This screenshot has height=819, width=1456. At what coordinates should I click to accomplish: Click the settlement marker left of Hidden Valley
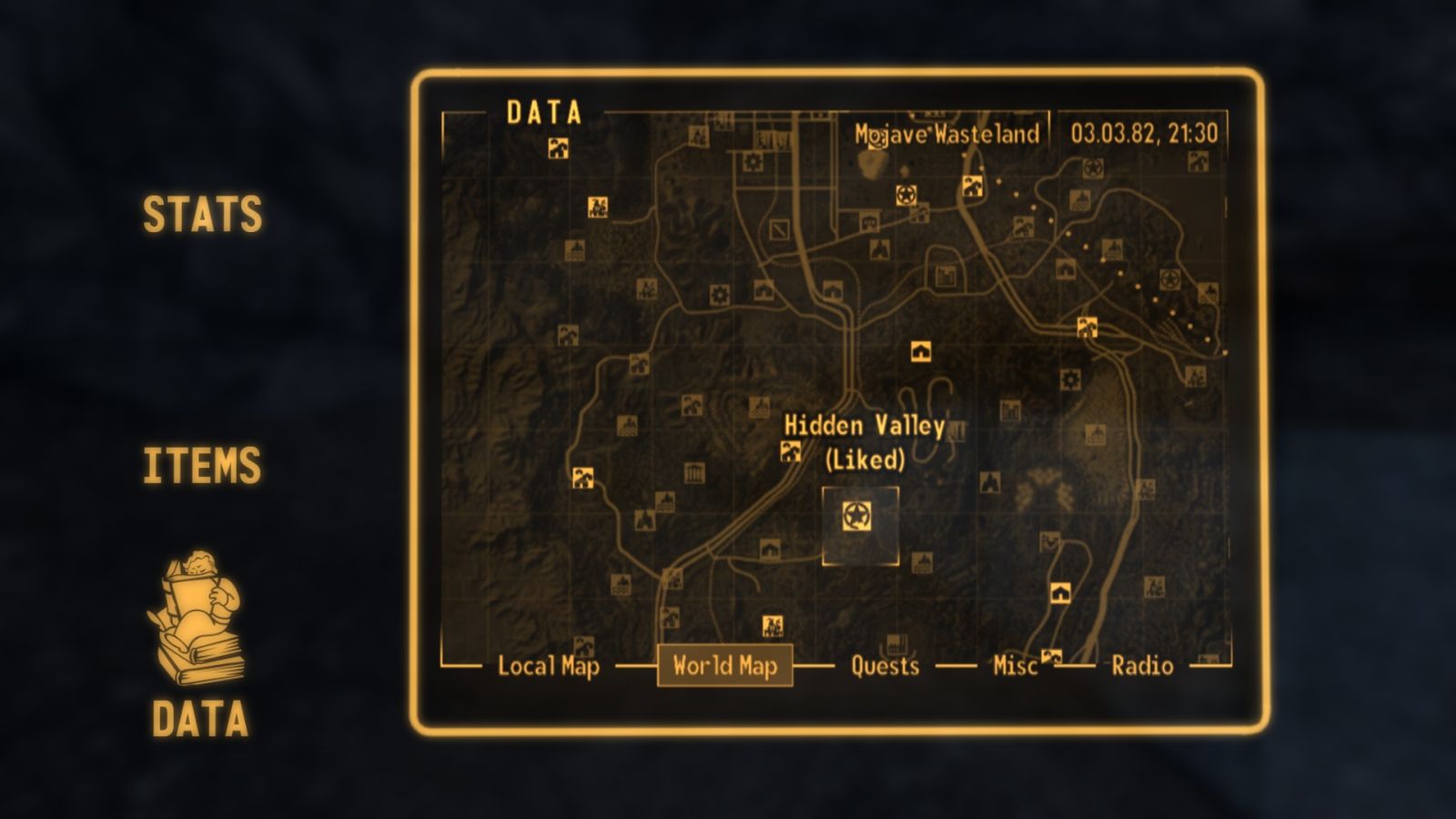(790, 452)
